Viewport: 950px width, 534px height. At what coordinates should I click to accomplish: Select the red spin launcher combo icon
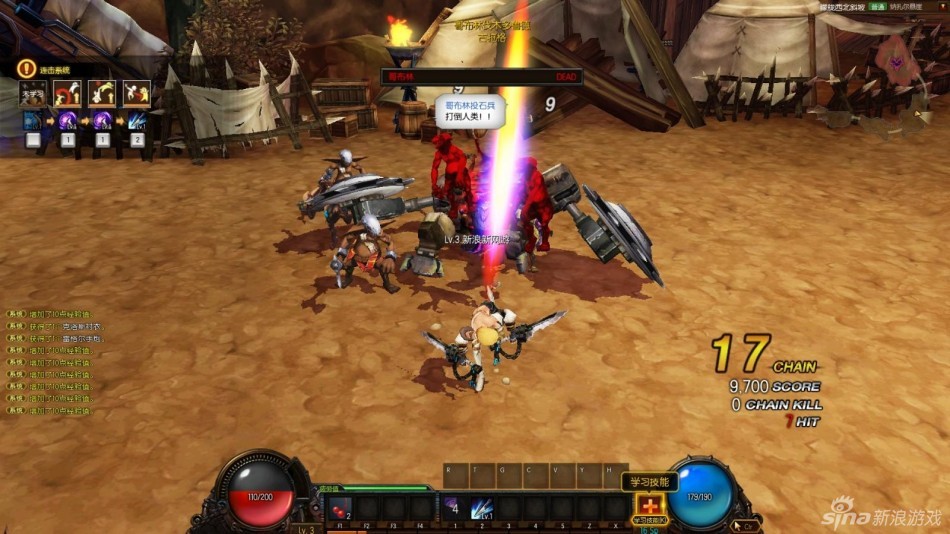(x=68, y=94)
